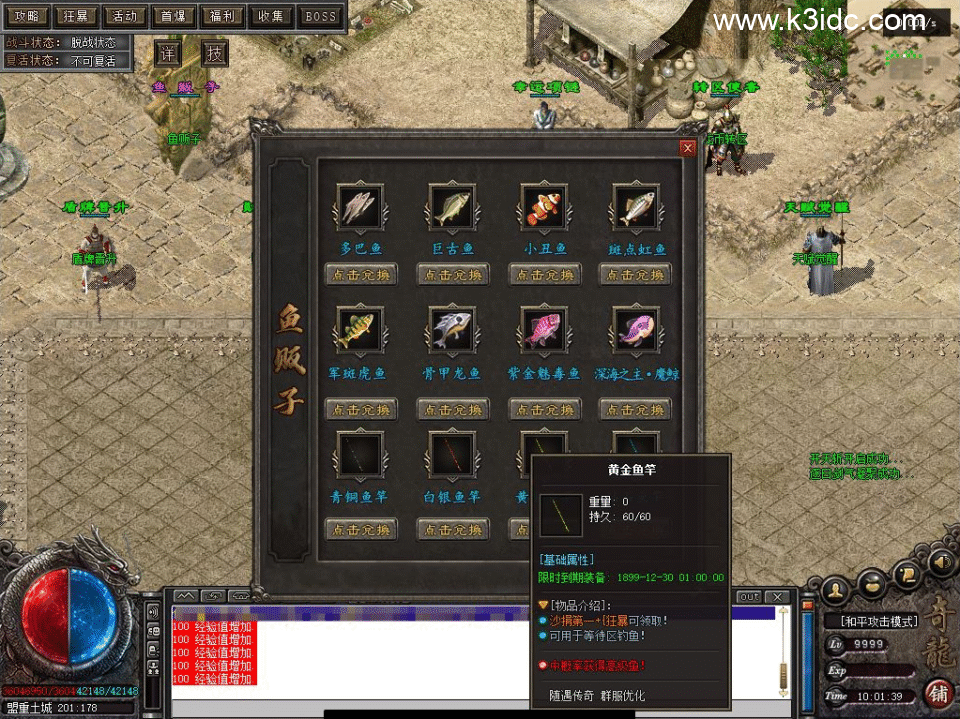Select the 巨古鱼 fish icon

pyautogui.click(x=453, y=208)
